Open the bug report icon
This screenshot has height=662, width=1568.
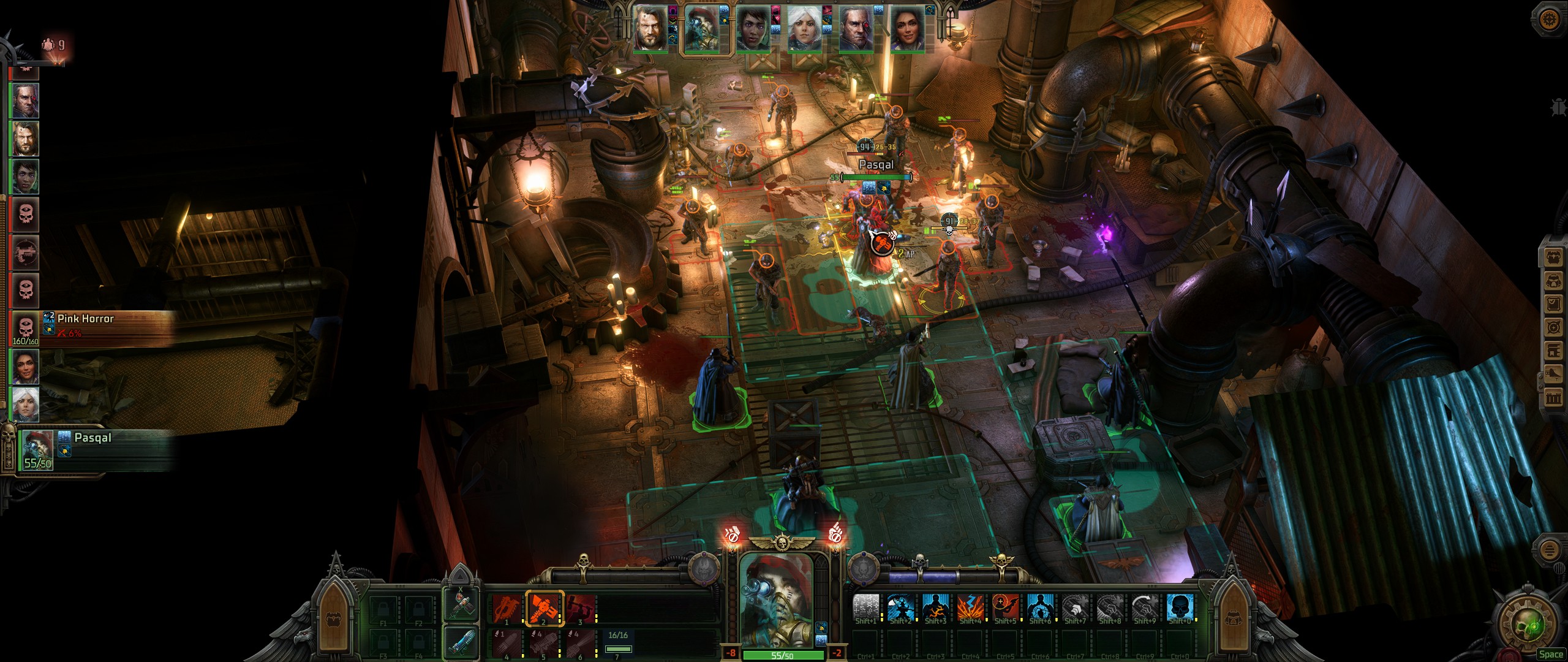(1558, 107)
